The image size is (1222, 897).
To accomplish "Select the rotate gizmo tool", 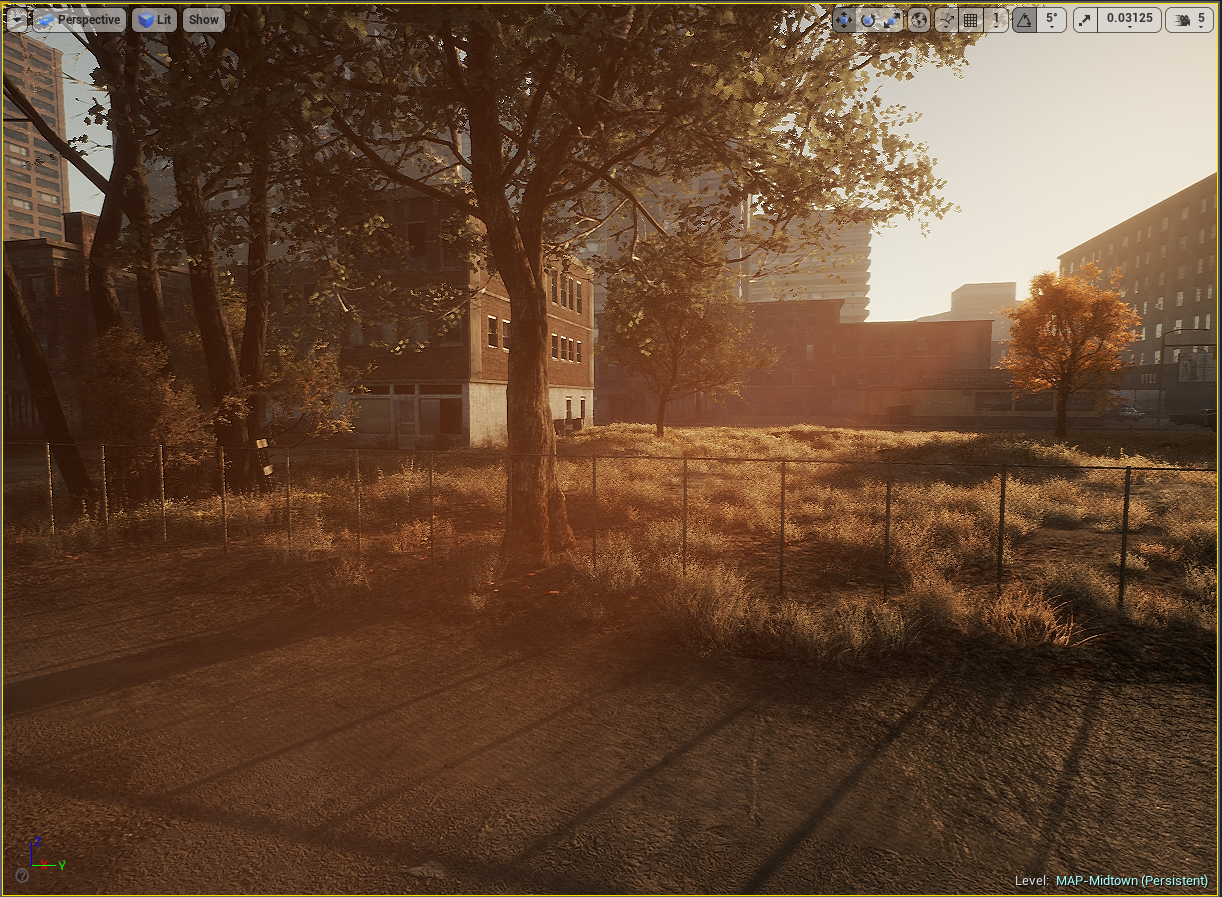I will [x=868, y=19].
